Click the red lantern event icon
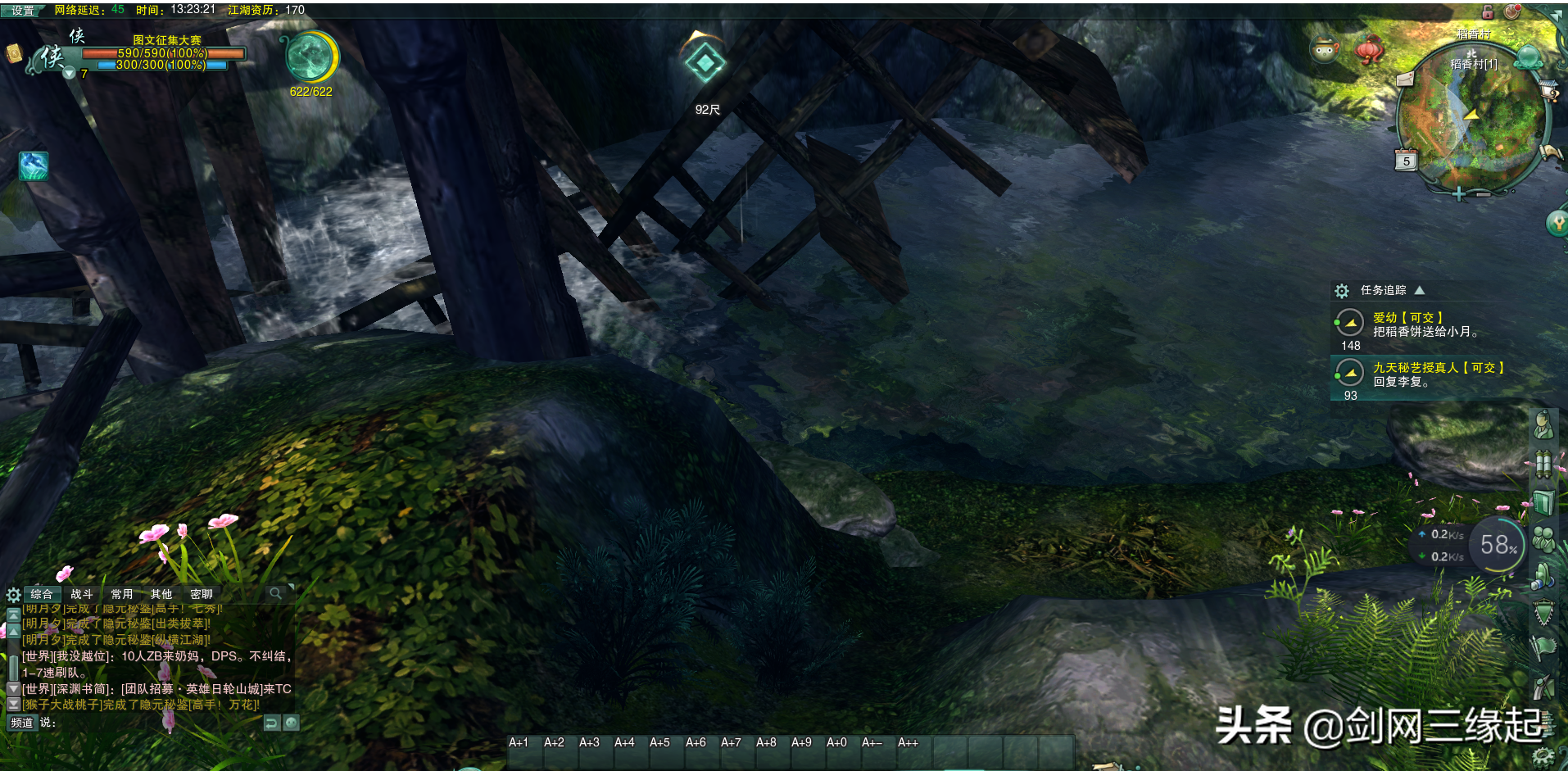This screenshot has height=771, width=1568. tap(1369, 49)
